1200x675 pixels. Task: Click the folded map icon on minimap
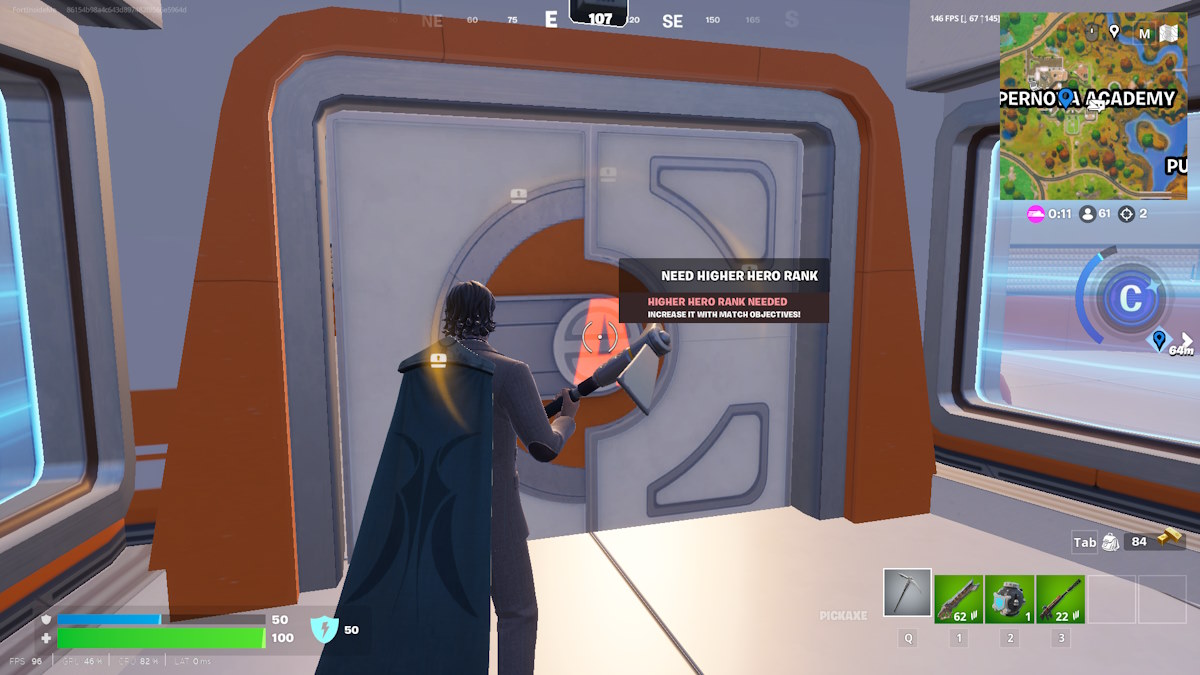1169,33
